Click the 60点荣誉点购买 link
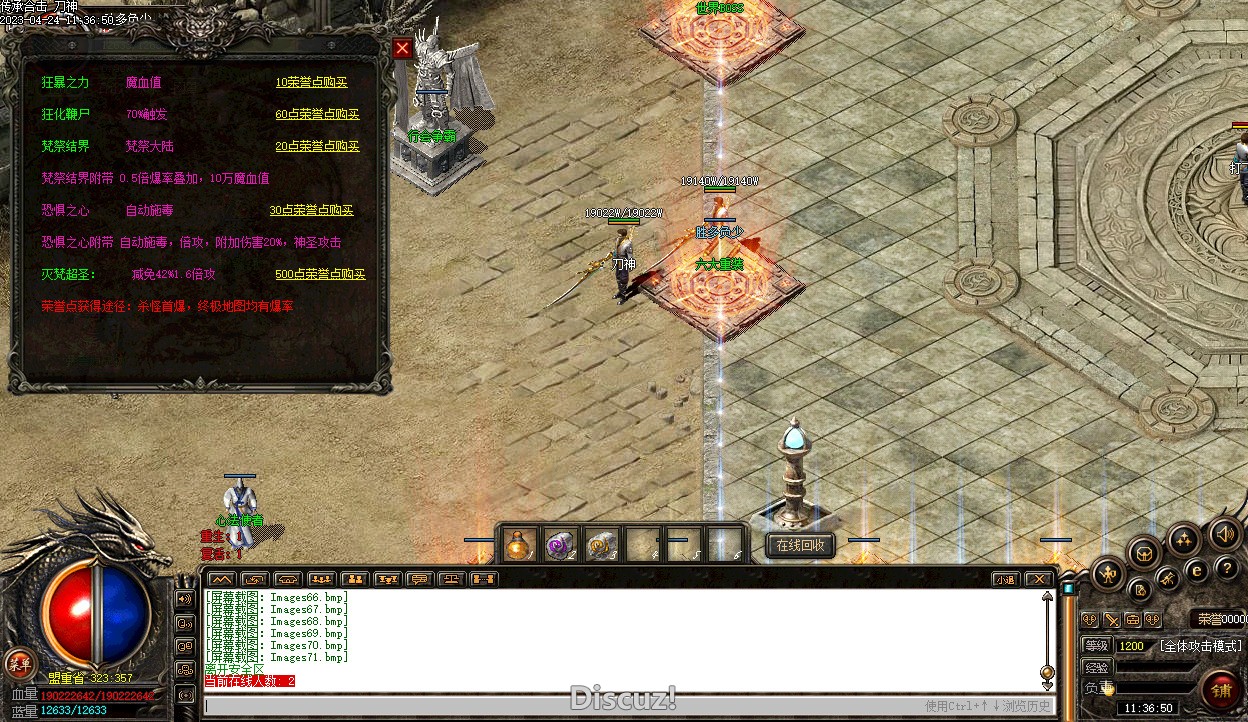The width and height of the screenshot is (1248, 722). tap(317, 115)
